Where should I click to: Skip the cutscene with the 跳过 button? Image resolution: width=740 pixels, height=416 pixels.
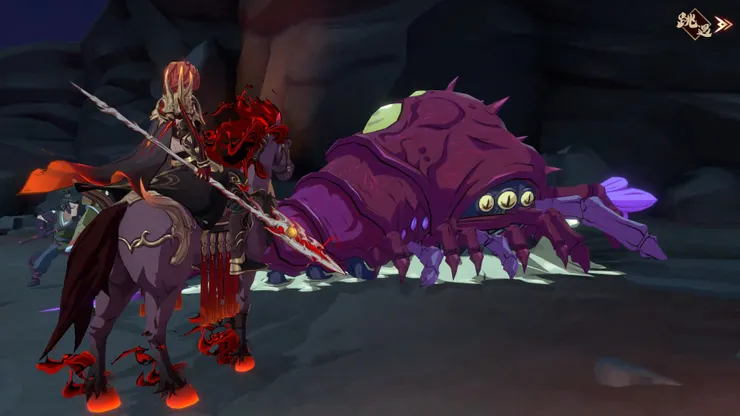(x=703, y=23)
